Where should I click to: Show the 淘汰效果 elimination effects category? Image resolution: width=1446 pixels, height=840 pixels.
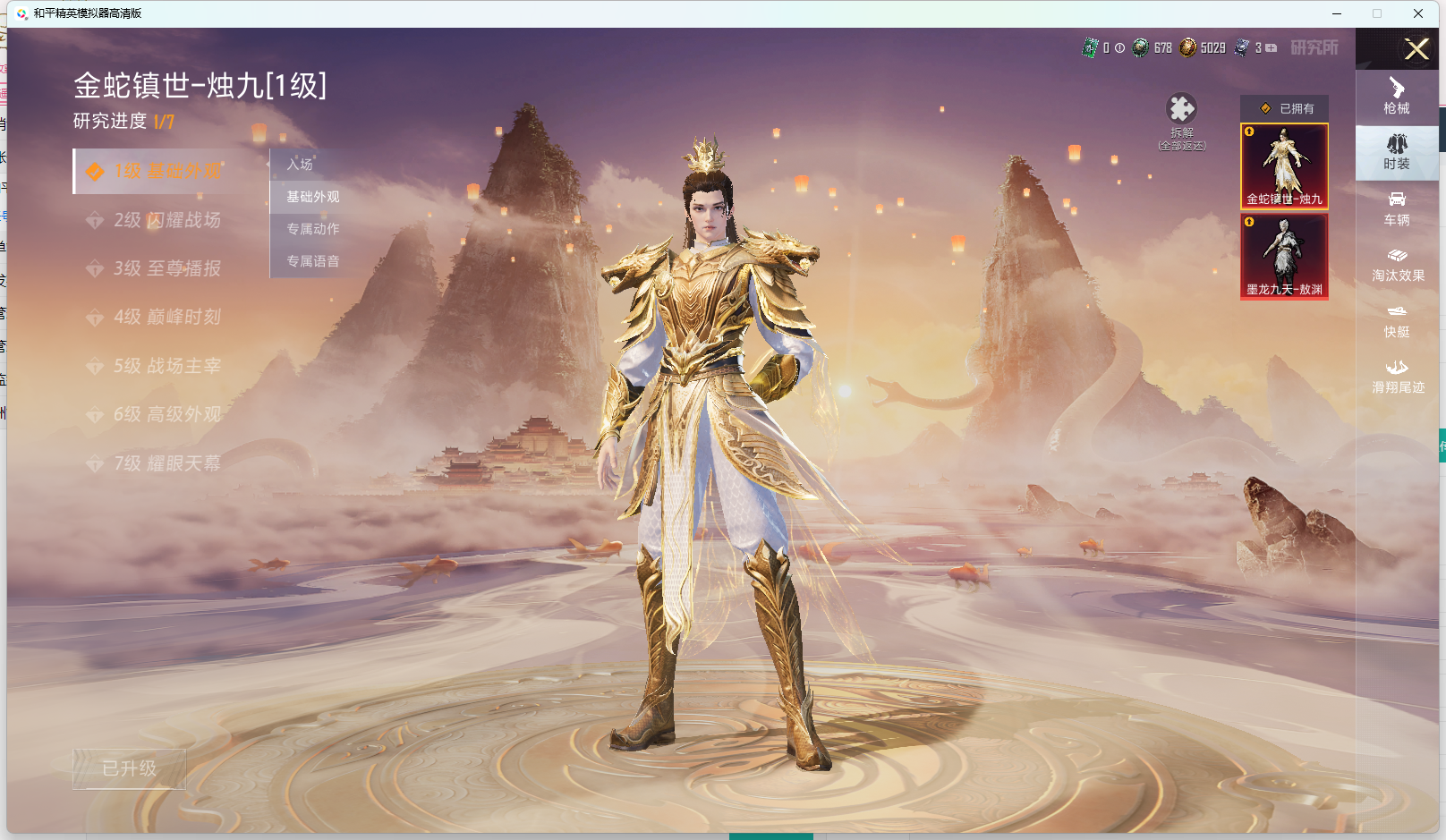click(x=1398, y=265)
